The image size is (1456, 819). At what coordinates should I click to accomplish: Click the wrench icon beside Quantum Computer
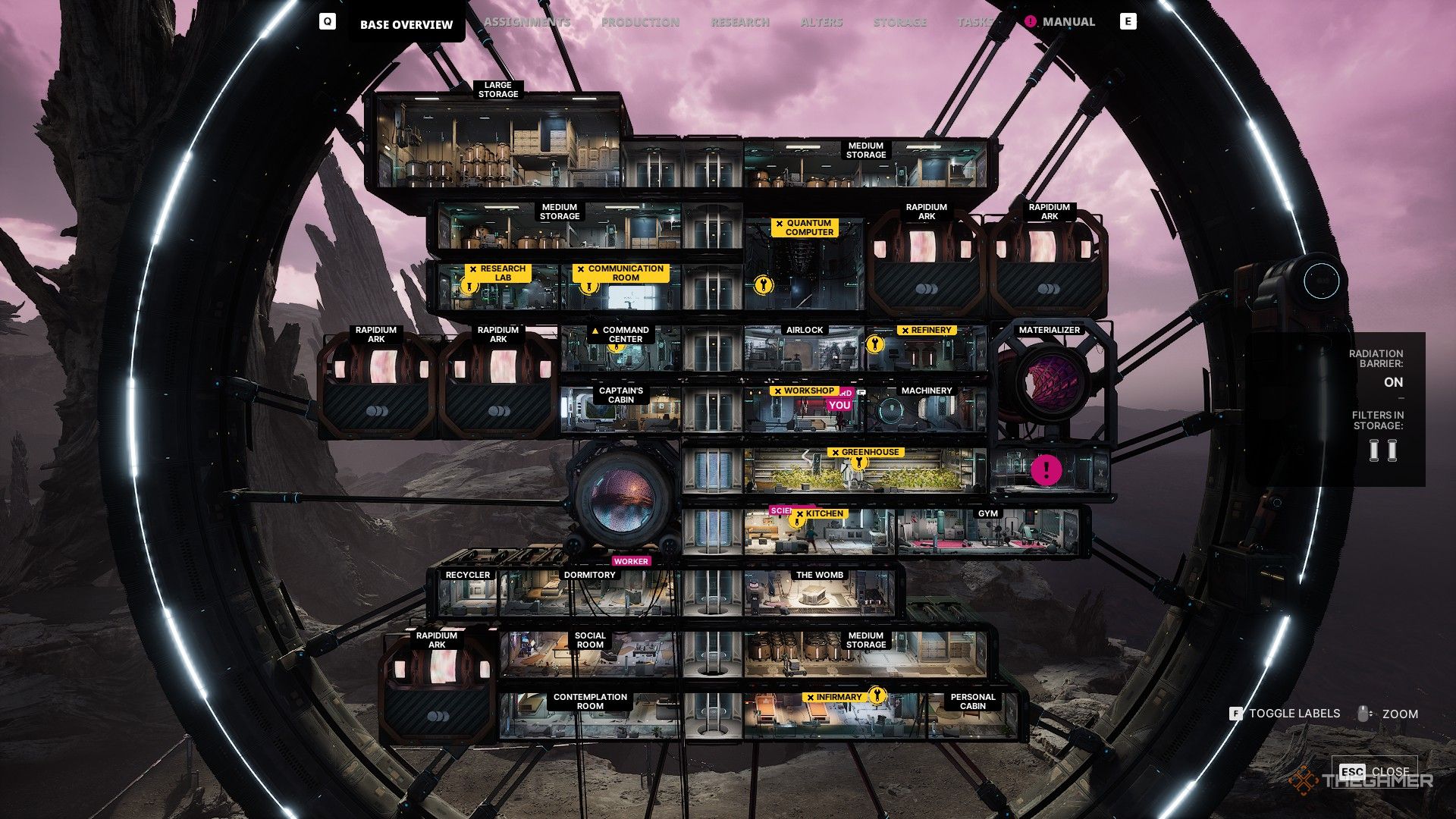click(x=762, y=284)
